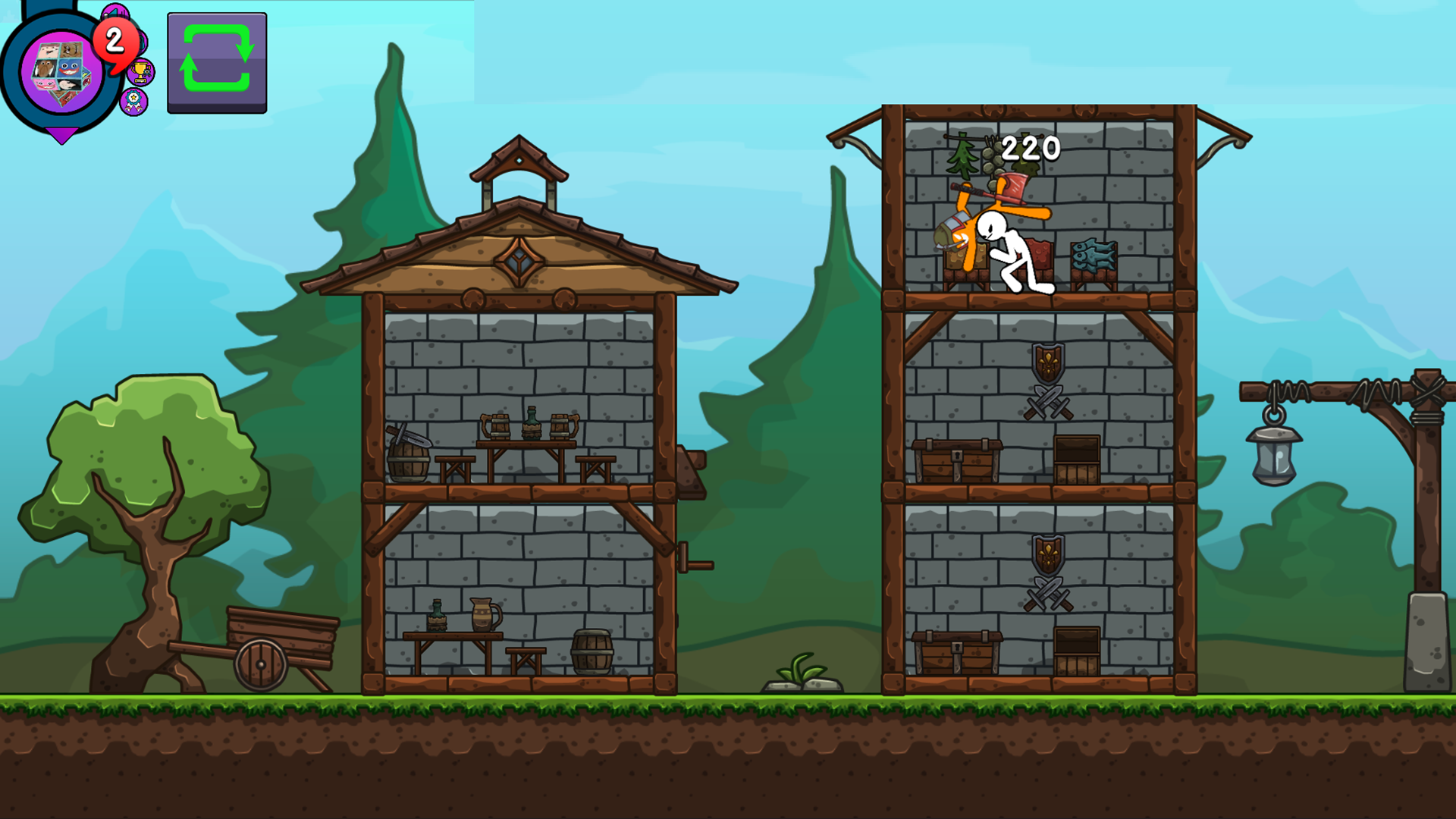Viewport: 1456px width, 819px height.
Task: Open the achievements trophy badge
Action: [141, 70]
